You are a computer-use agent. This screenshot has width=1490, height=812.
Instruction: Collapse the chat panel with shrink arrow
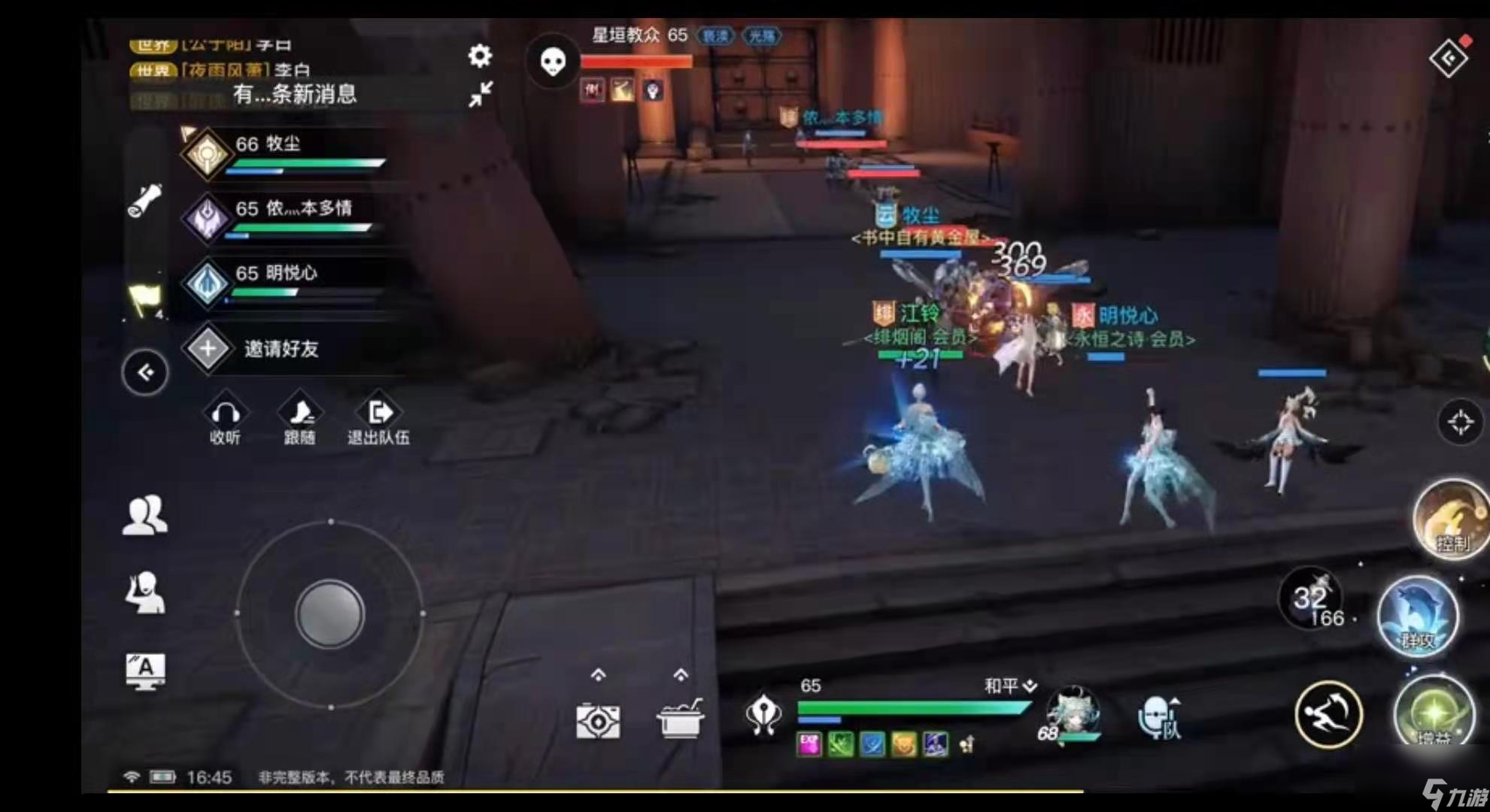[480, 96]
